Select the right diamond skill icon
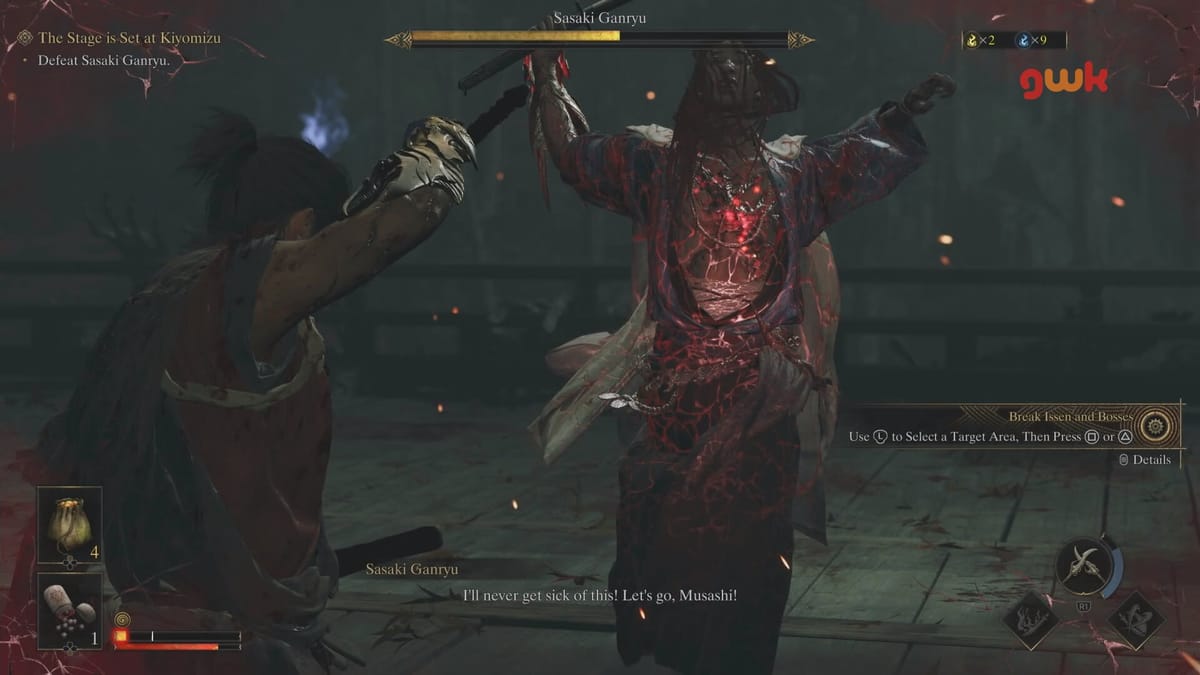 (1136, 620)
